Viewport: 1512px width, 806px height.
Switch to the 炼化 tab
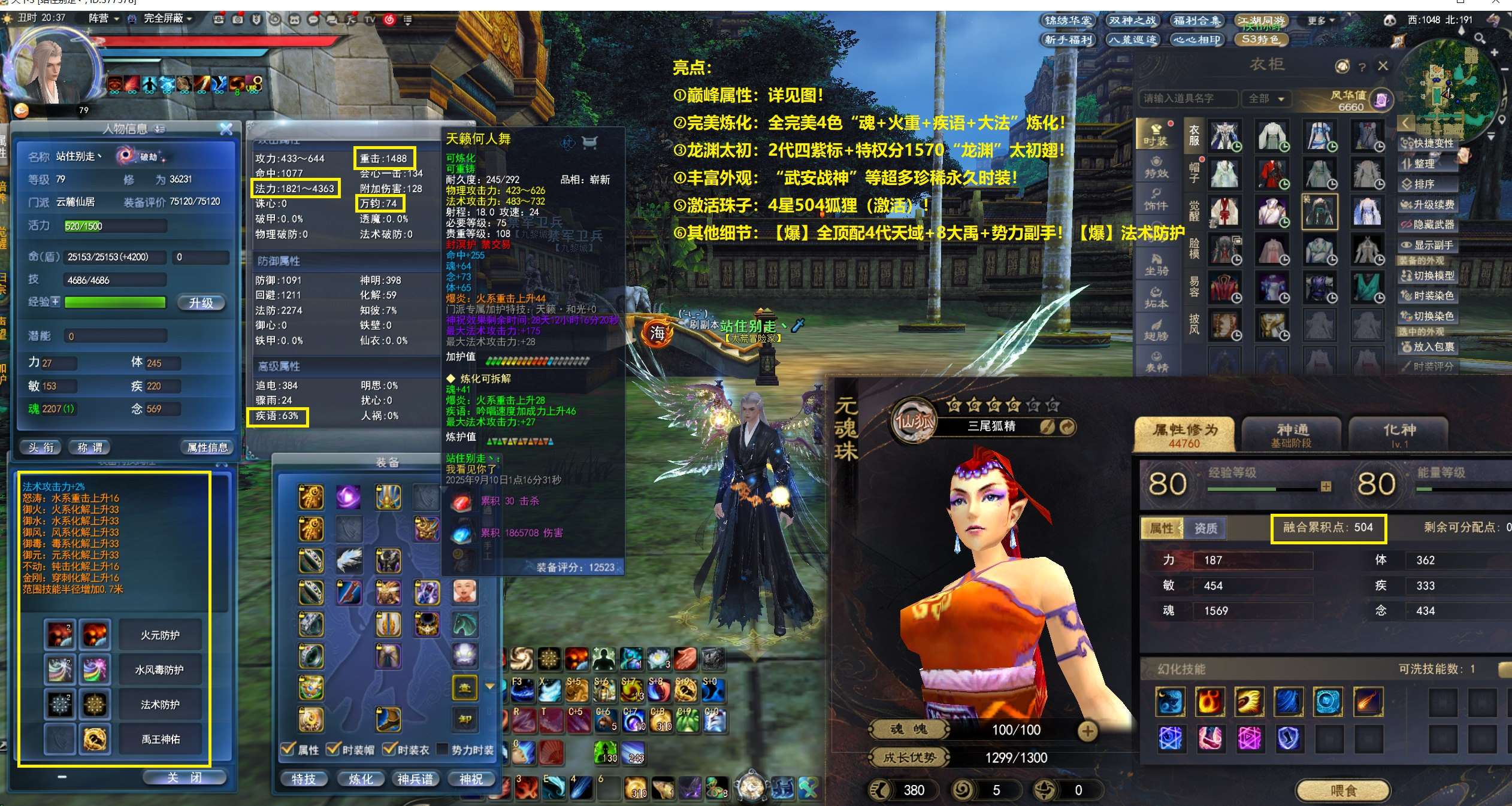(361, 778)
